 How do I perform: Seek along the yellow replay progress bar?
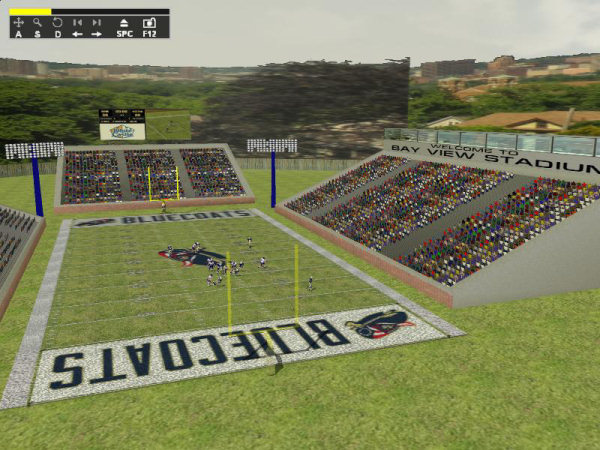pyautogui.click(x=89, y=12)
